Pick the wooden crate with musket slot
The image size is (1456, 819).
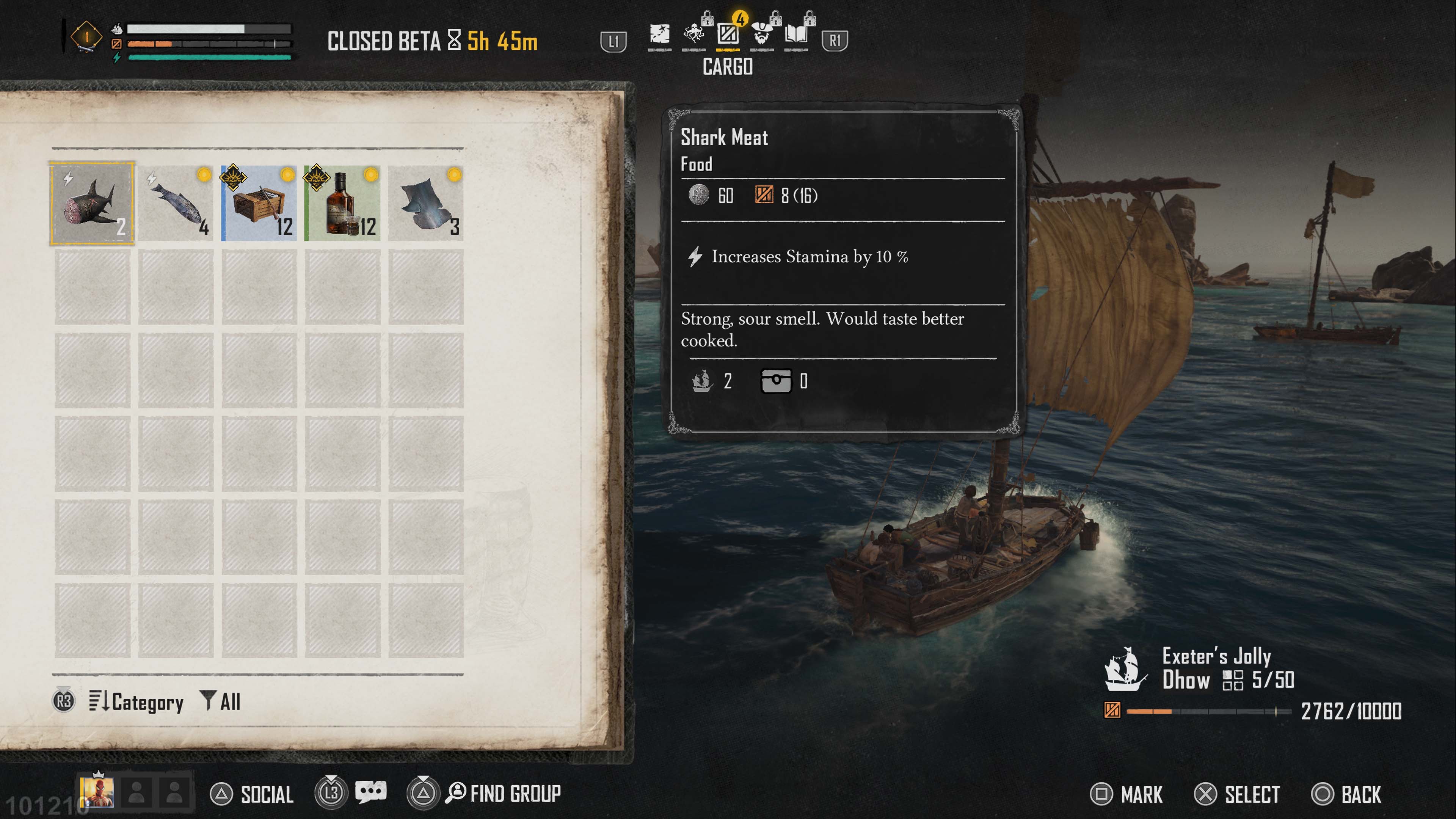click(259, 203)
